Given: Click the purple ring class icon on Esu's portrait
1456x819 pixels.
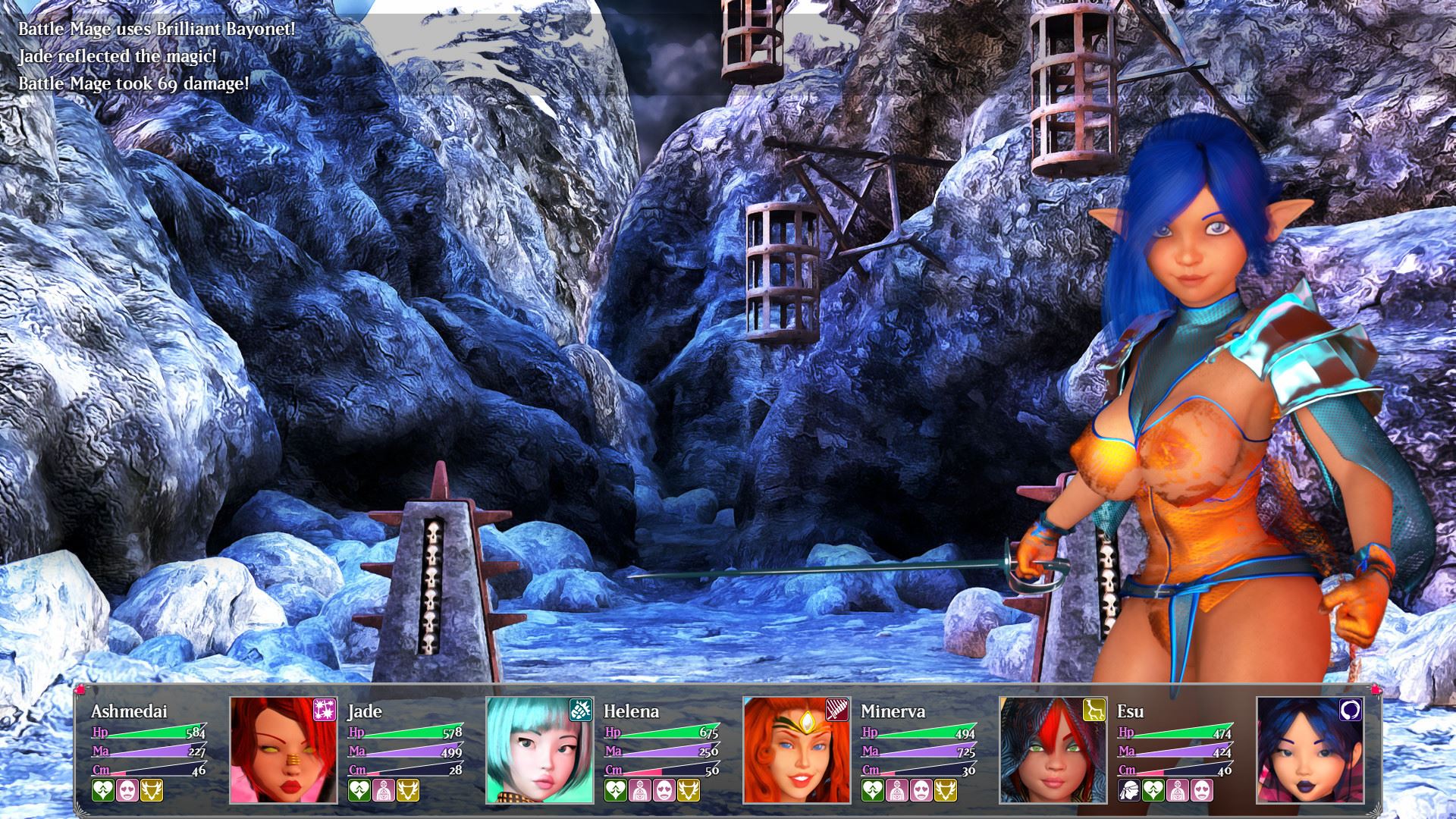Looking at the screenshot, I should (1351, 710).
